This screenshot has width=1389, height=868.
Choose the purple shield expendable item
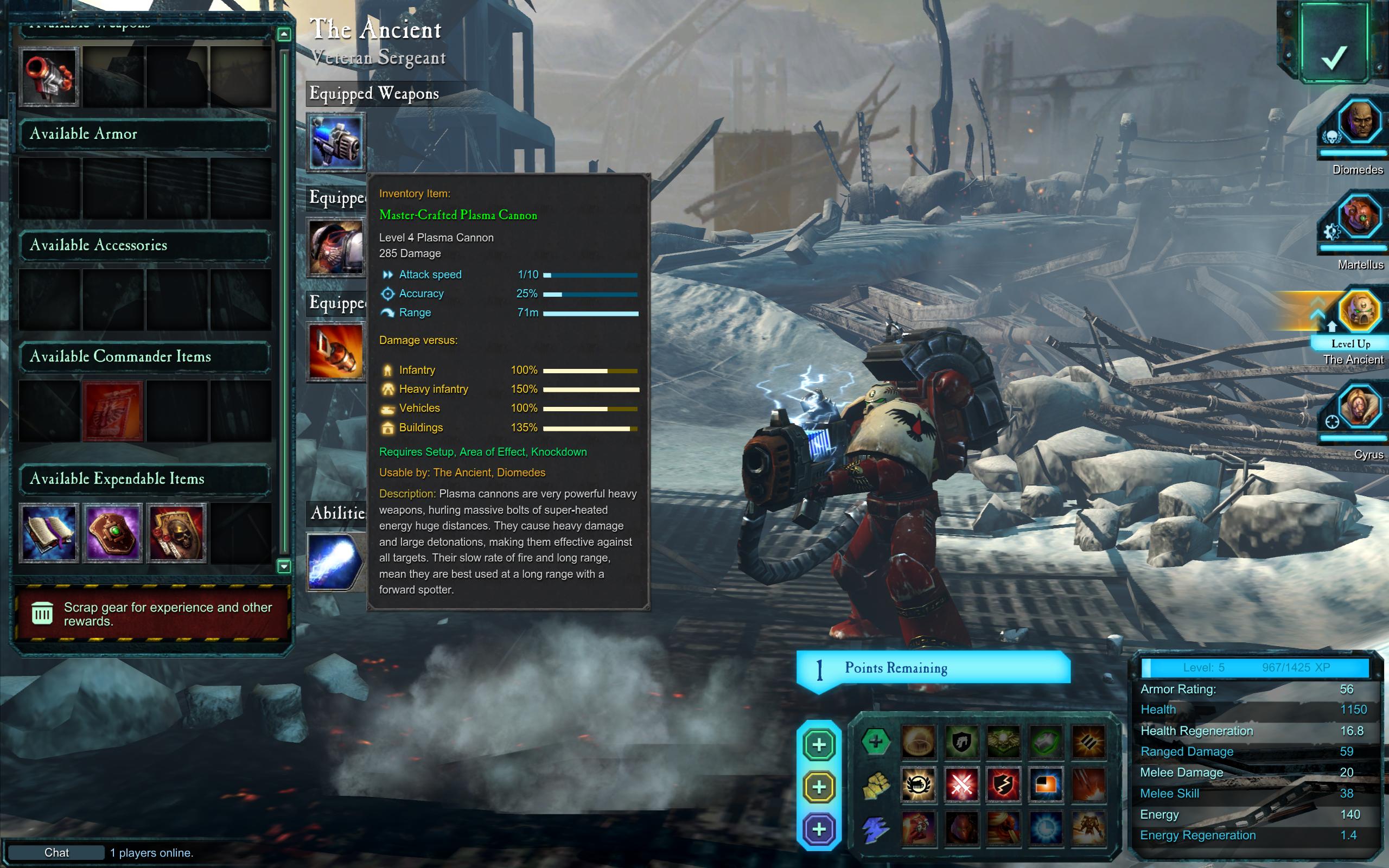click(112, 533)
